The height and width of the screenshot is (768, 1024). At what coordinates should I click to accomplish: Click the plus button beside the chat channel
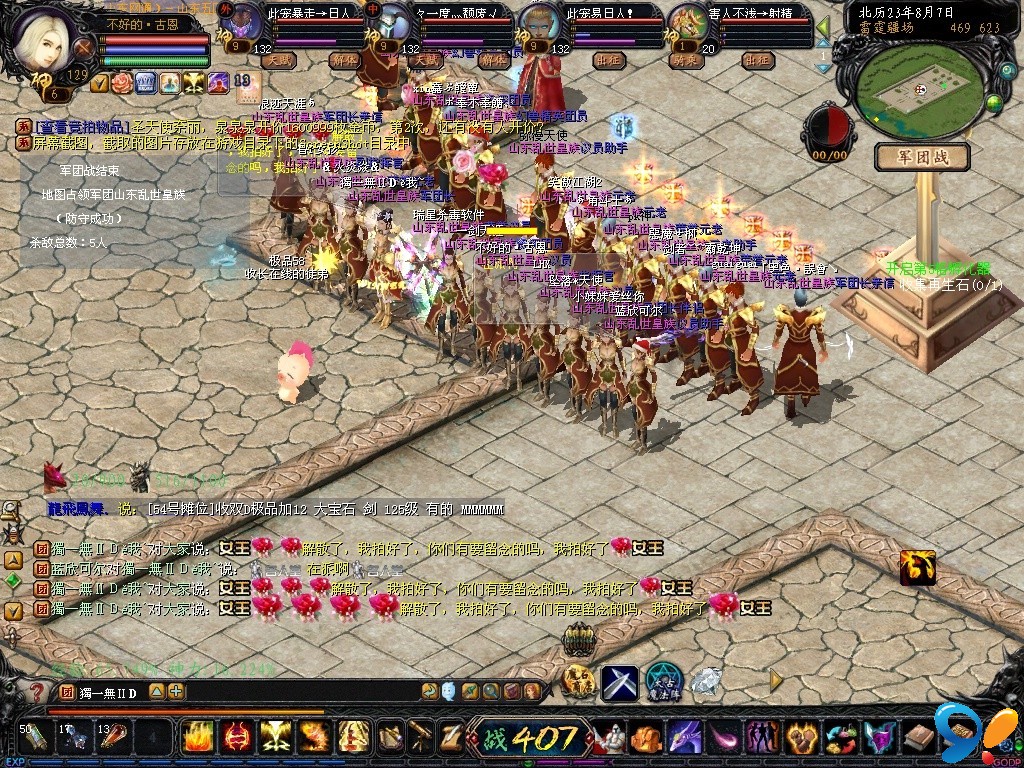(176, 691)
